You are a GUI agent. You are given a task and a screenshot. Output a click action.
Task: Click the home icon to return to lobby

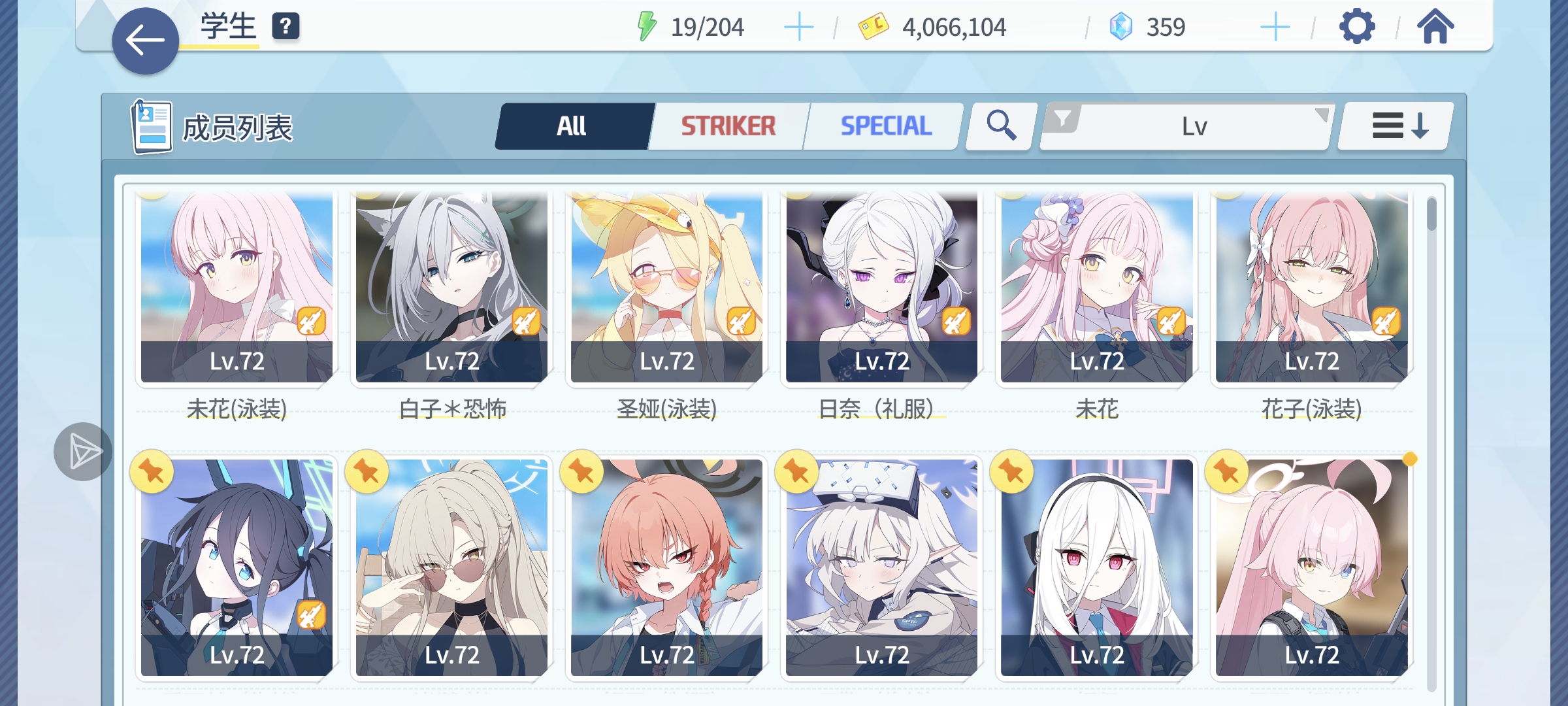(x=1435, y=27)
